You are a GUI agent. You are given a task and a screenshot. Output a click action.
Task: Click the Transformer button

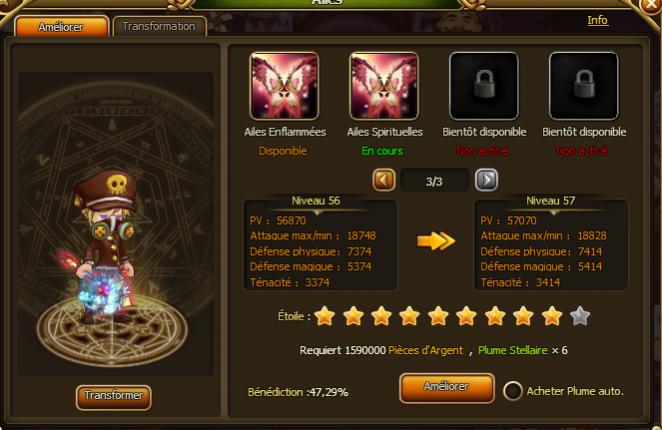click(113, 397)
